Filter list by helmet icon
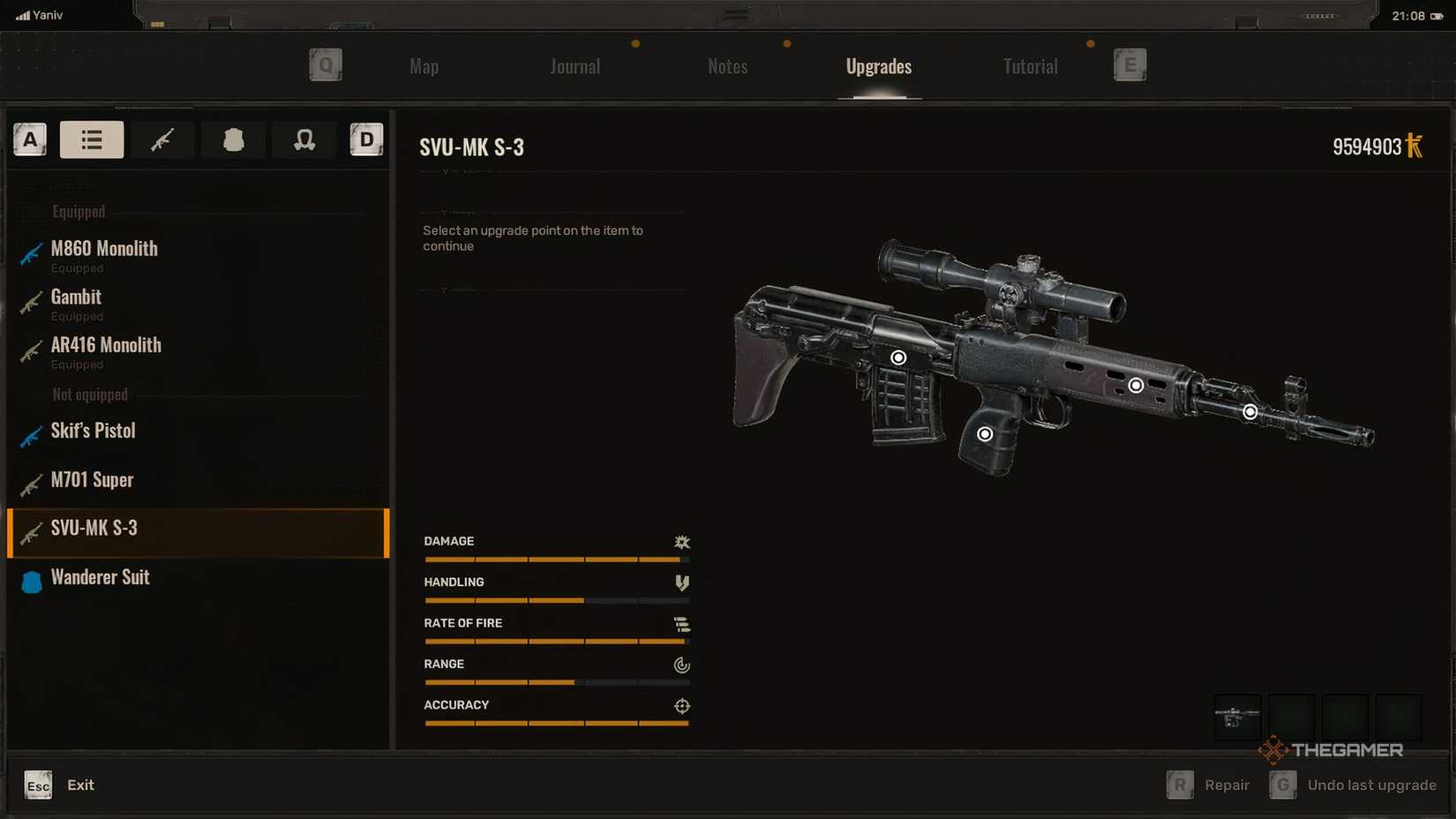Viewport: 1456px width, 819px height. tap(304, 139)
